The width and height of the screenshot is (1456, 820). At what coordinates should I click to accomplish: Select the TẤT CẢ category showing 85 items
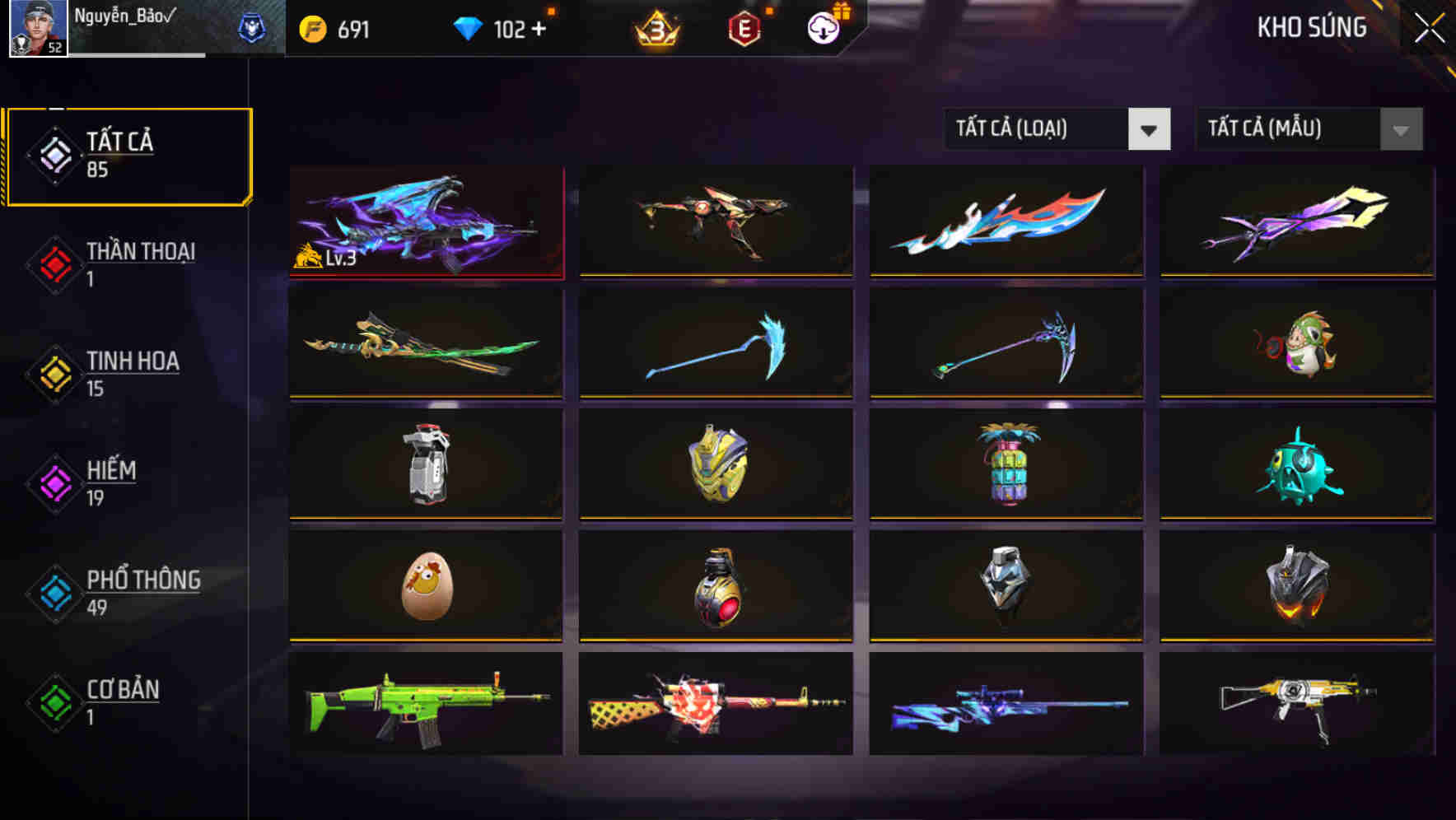[128, 155]
